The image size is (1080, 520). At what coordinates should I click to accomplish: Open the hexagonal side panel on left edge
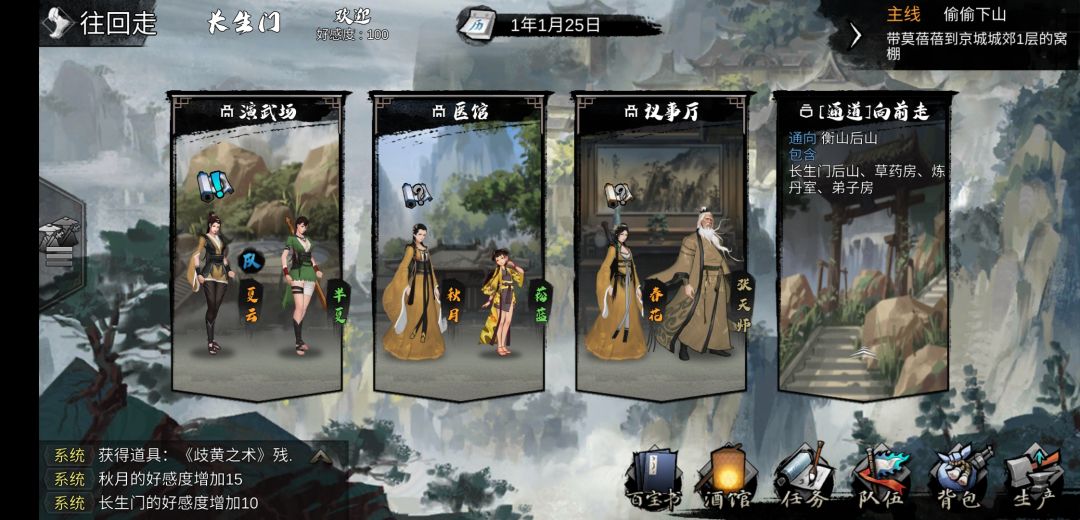58,240
